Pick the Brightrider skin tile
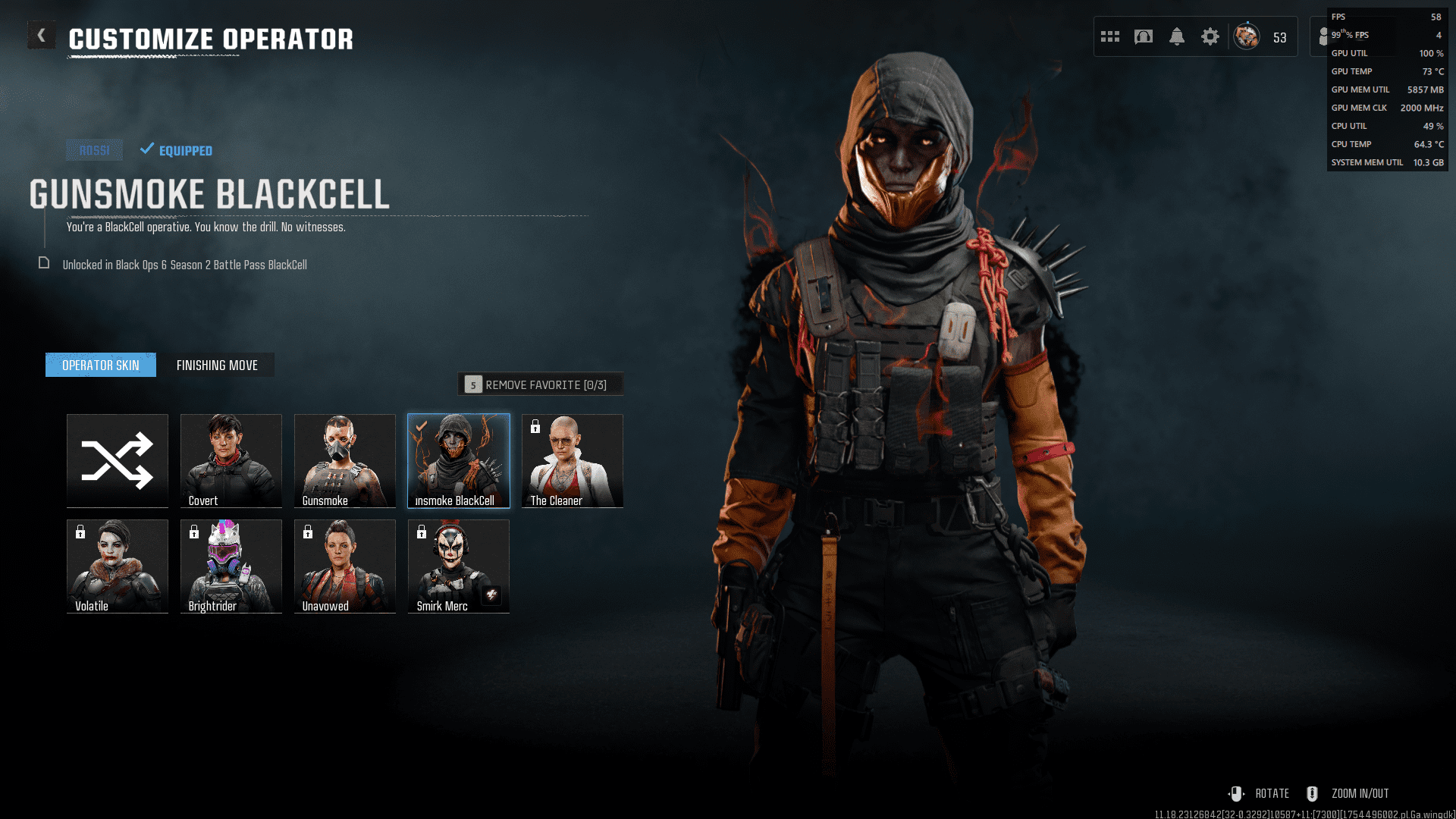 pyautogui.click(x=231, y=566)
